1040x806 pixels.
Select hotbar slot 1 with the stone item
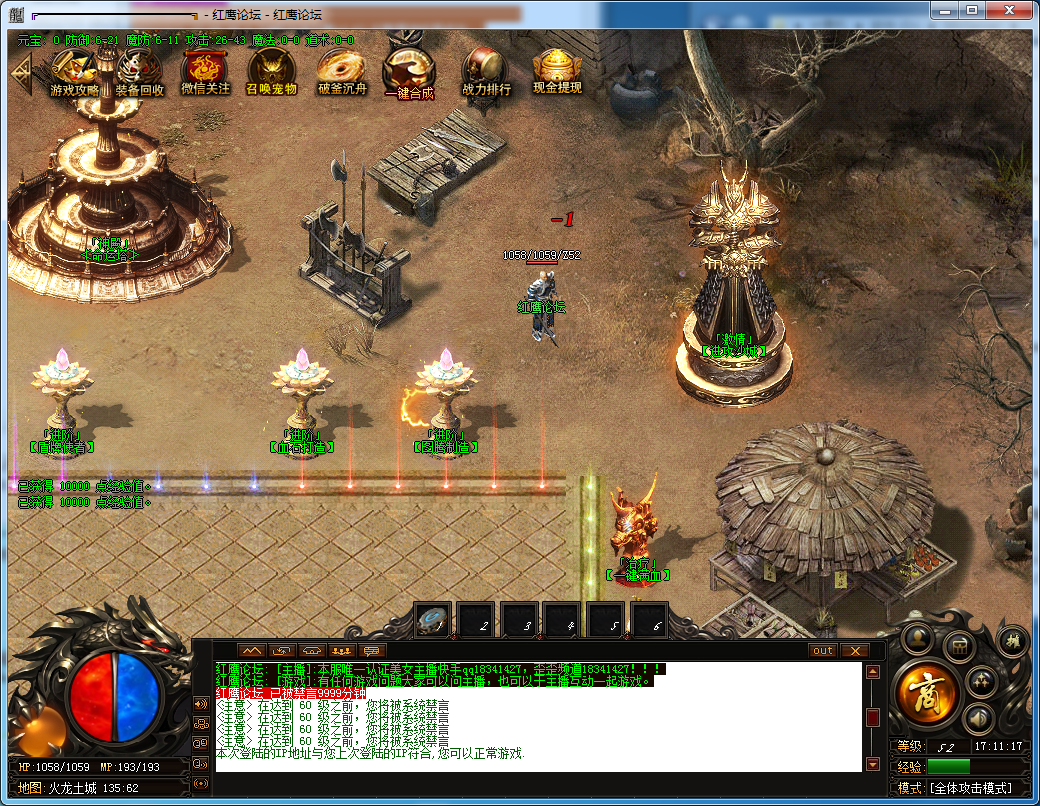pyautogui.click(x=433, y=621)
